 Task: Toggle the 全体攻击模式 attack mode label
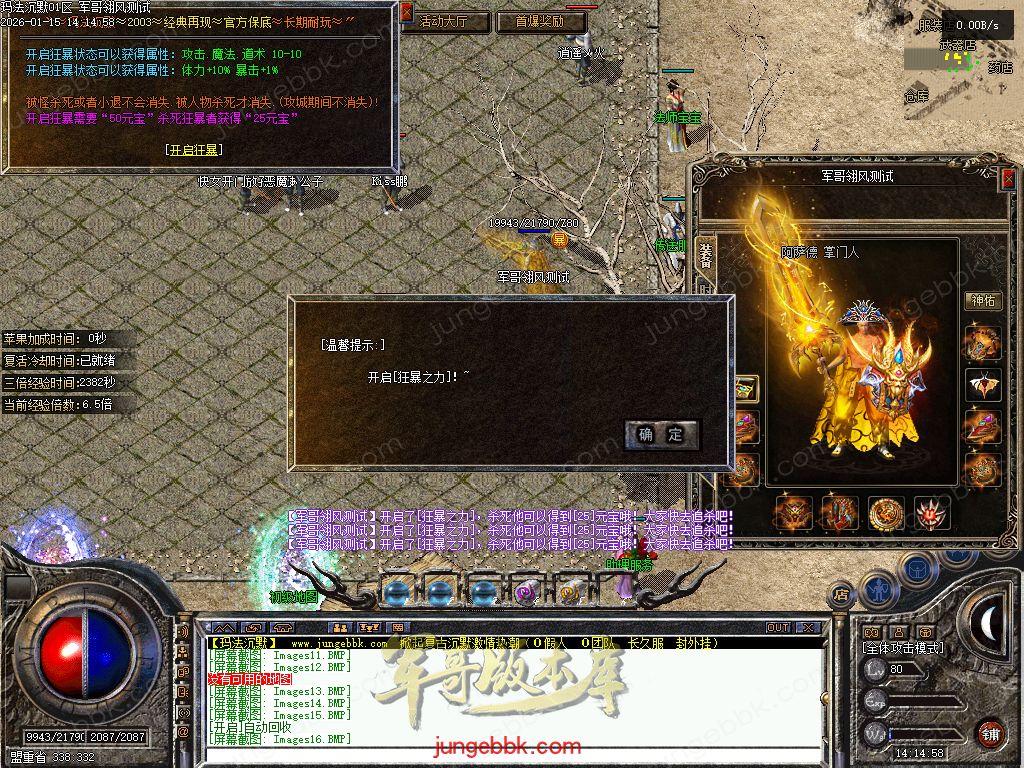(902, 648)
